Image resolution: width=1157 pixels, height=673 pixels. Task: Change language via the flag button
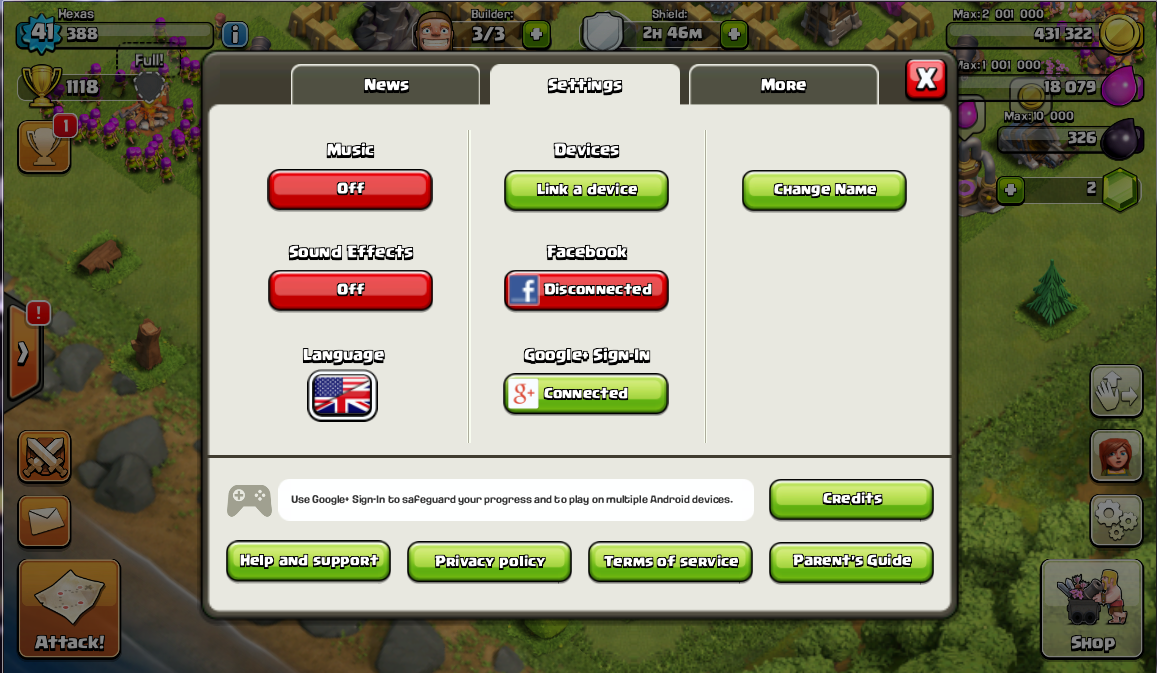(x=343, y=395)
